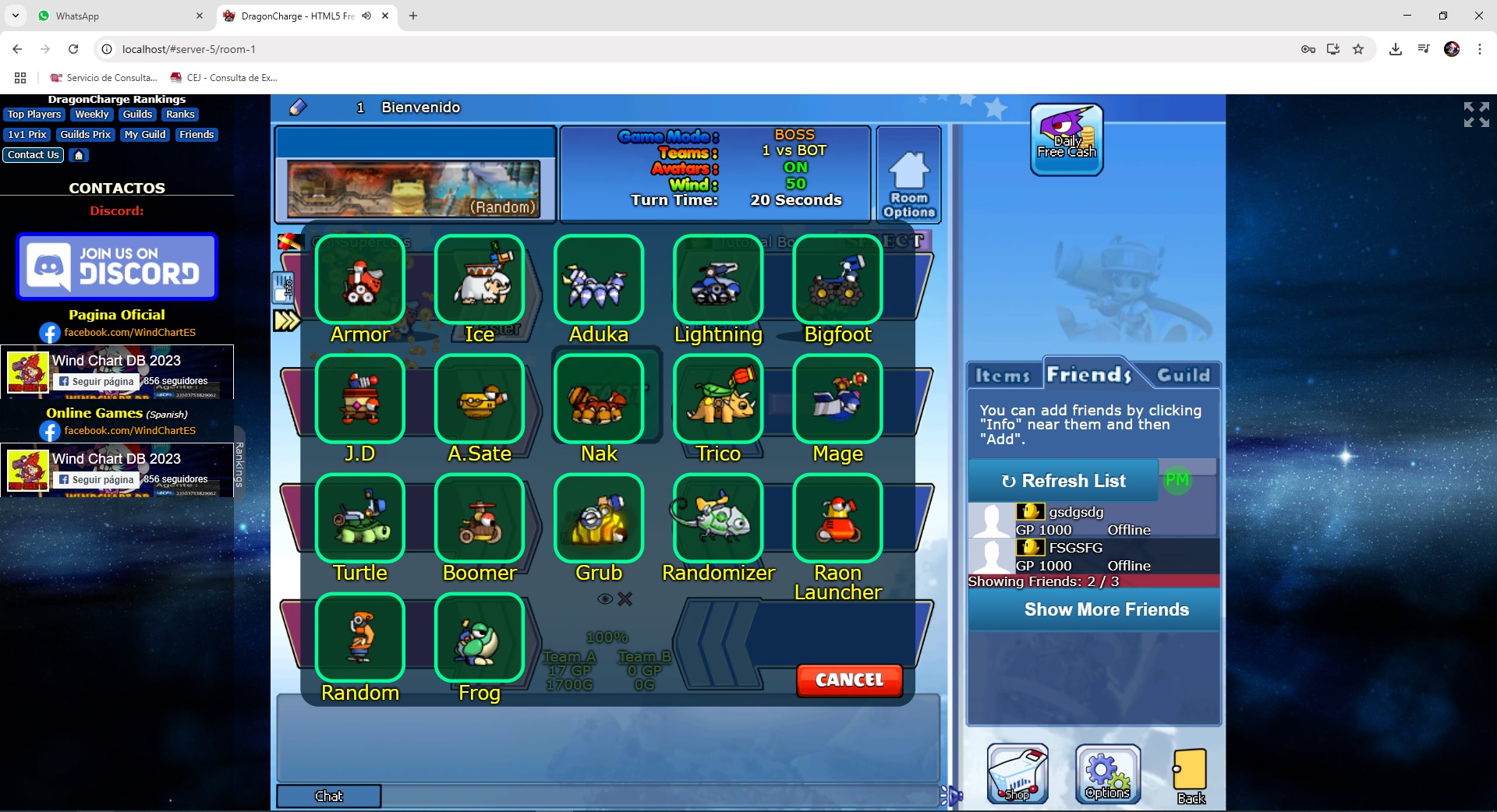Click the X to clear mobile selection
This screenshot has width=1497, height=812.
tap(623, 599)
